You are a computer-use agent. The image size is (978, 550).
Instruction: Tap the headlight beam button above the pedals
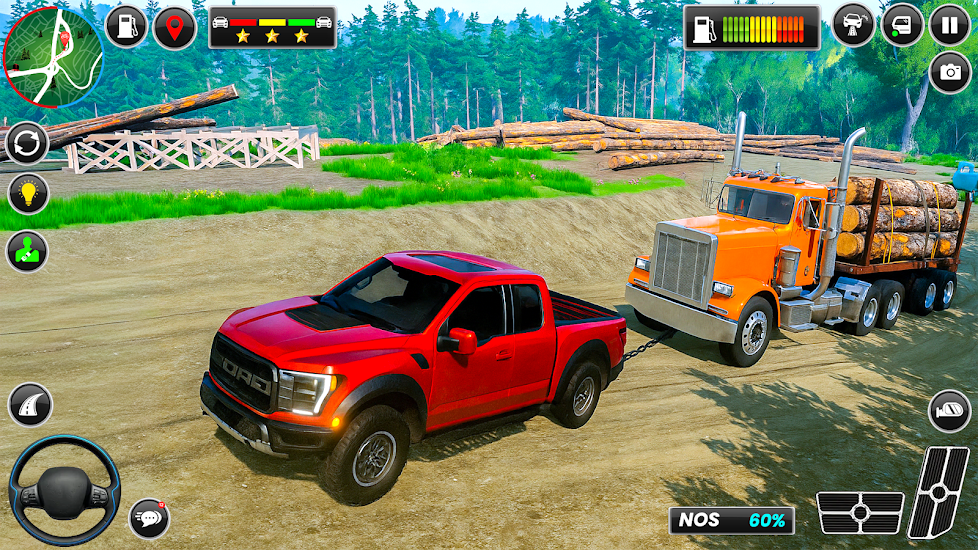[x=949, y=411]
